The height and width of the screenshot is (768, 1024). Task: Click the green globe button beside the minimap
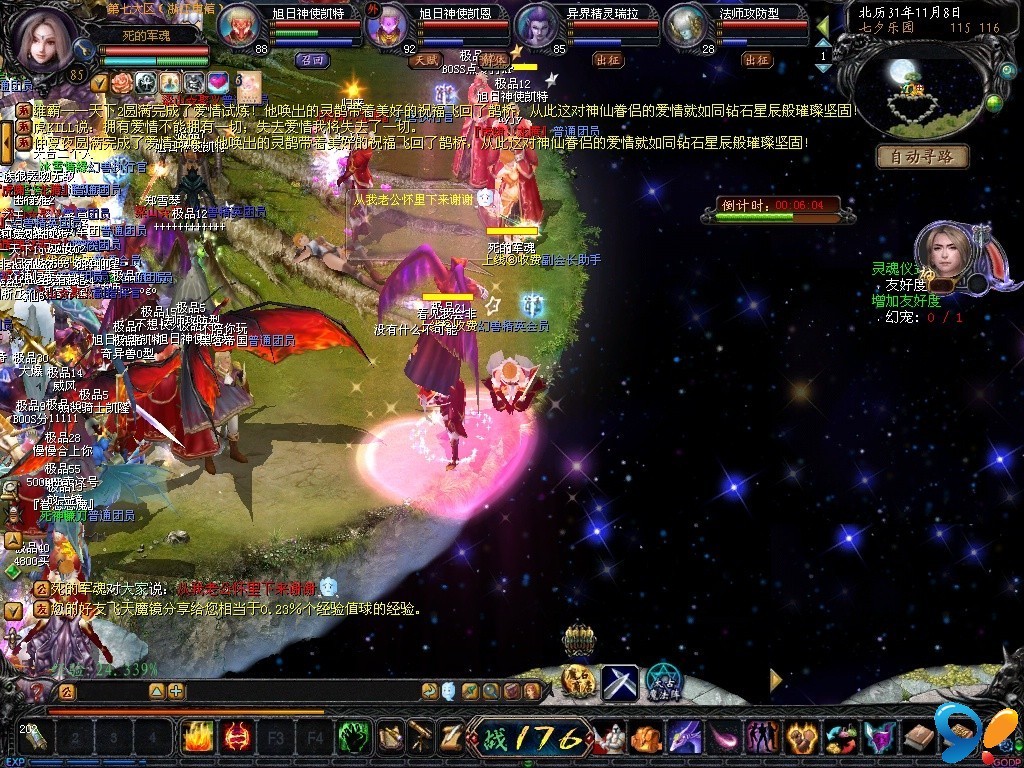pyautogui.click(x=994, y=101)
